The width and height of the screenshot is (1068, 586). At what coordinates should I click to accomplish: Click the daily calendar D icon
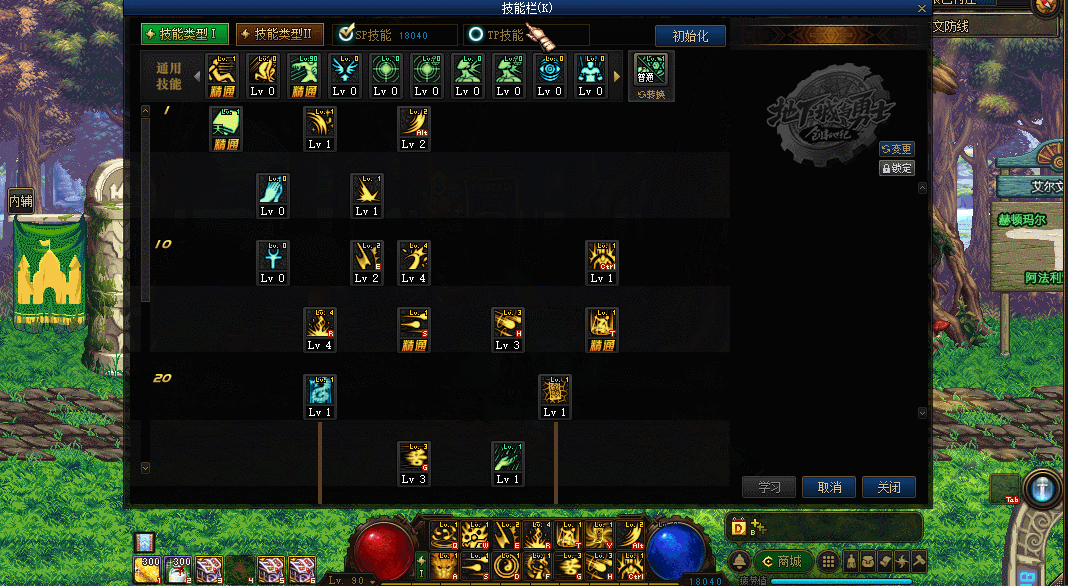pyautogui.click(x=739, y=527)
